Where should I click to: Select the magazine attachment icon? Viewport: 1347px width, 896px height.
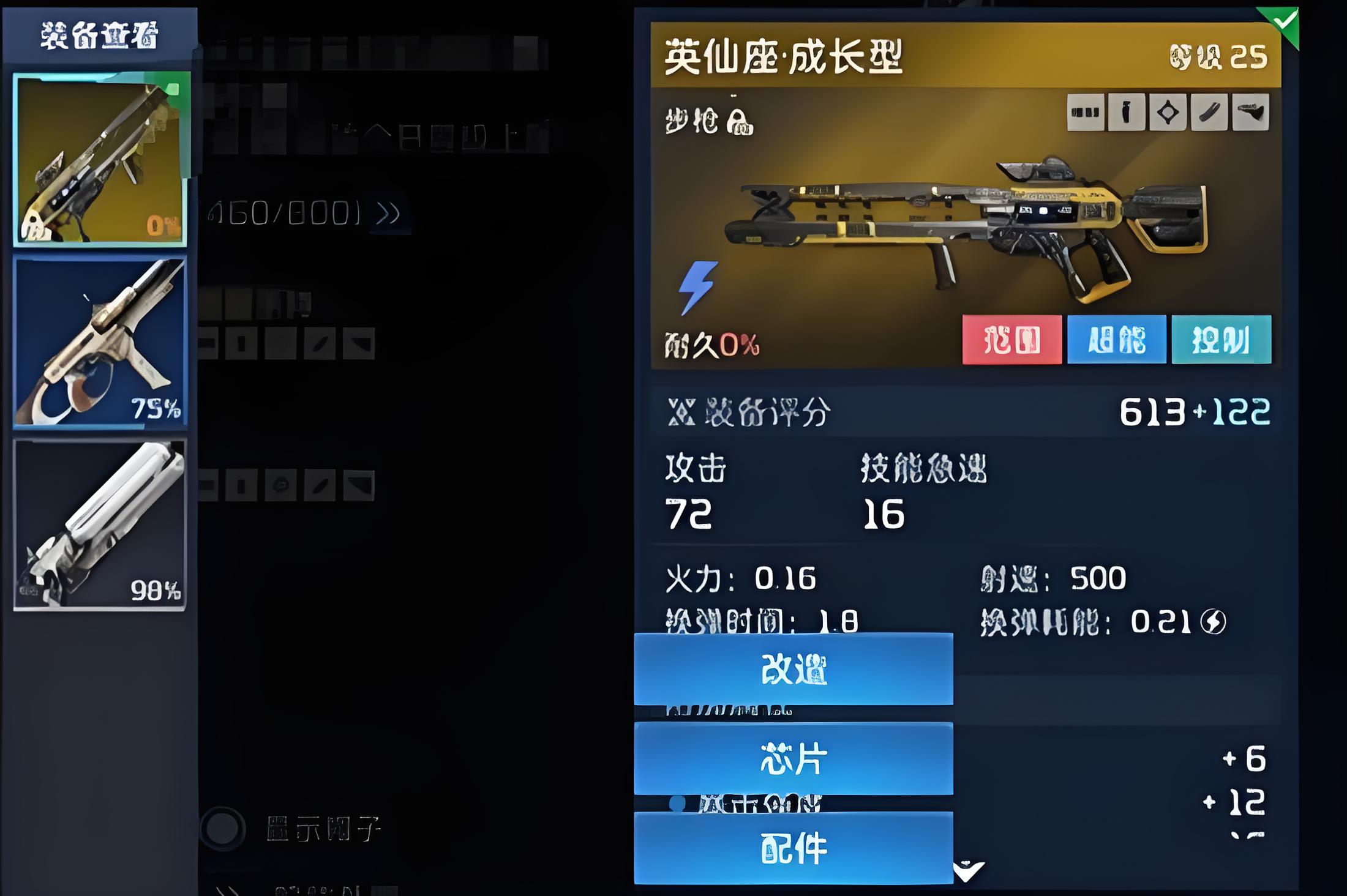[x=1085, y=113]
